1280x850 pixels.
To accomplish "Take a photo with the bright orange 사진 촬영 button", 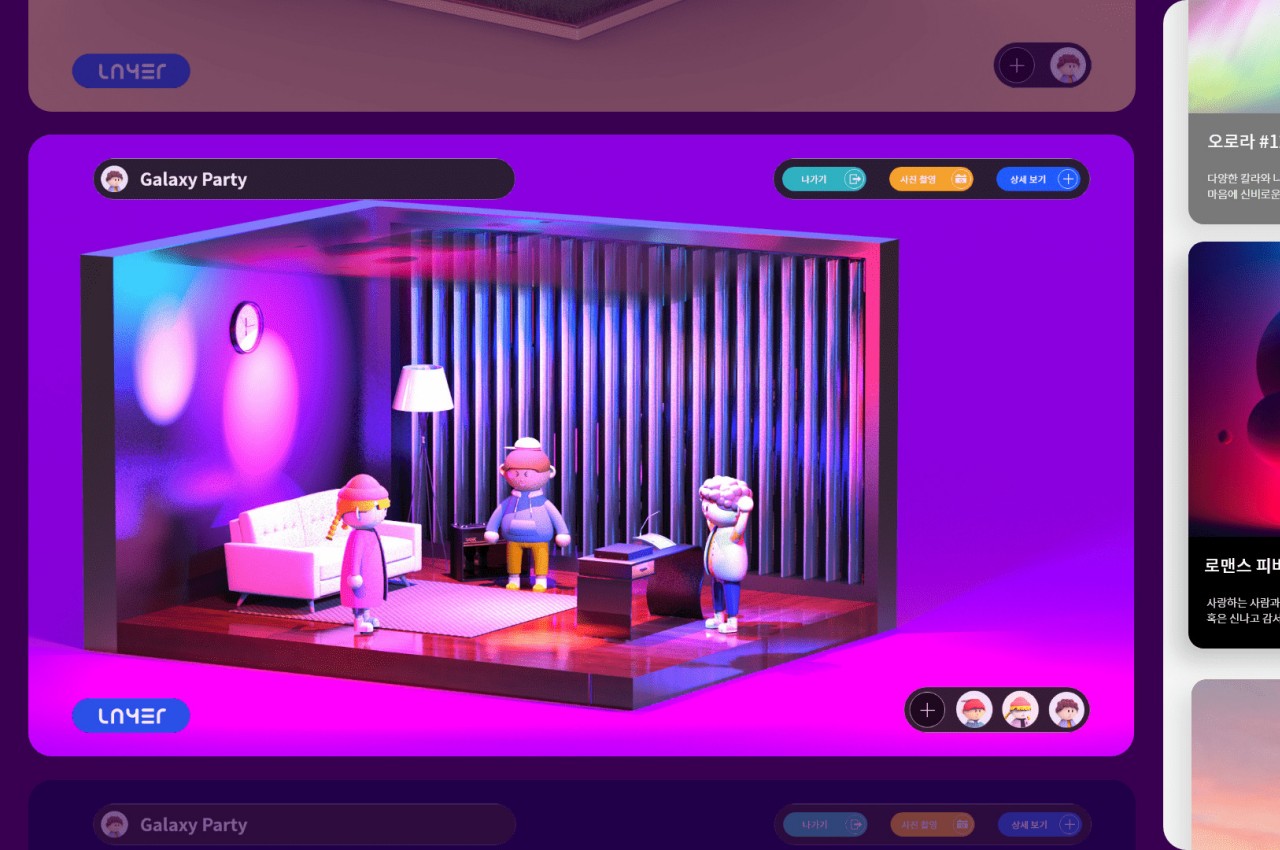I will pyautogui.click(x=930, y=179).
